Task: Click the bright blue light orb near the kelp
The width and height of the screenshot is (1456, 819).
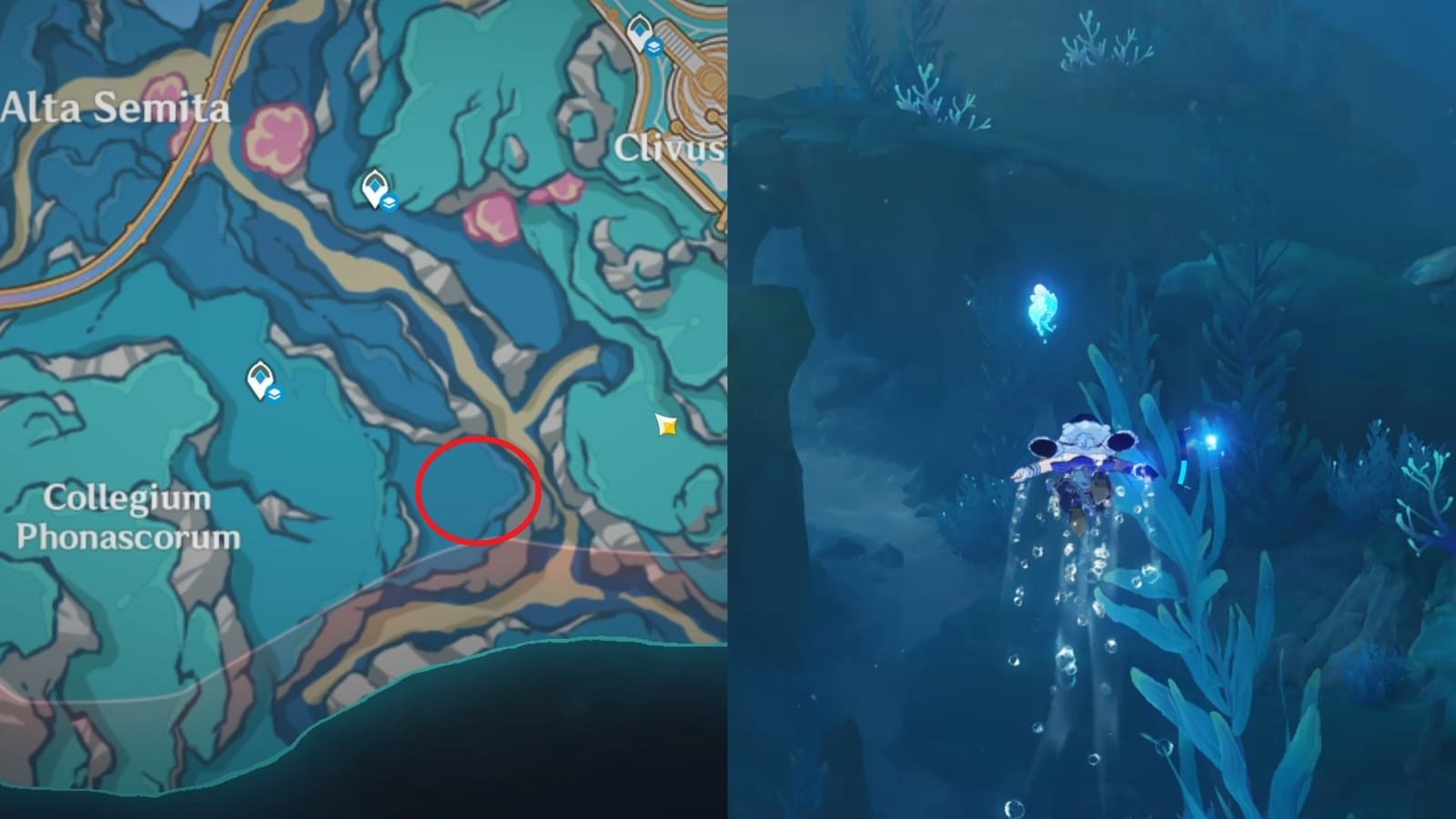Action: 1212,441
